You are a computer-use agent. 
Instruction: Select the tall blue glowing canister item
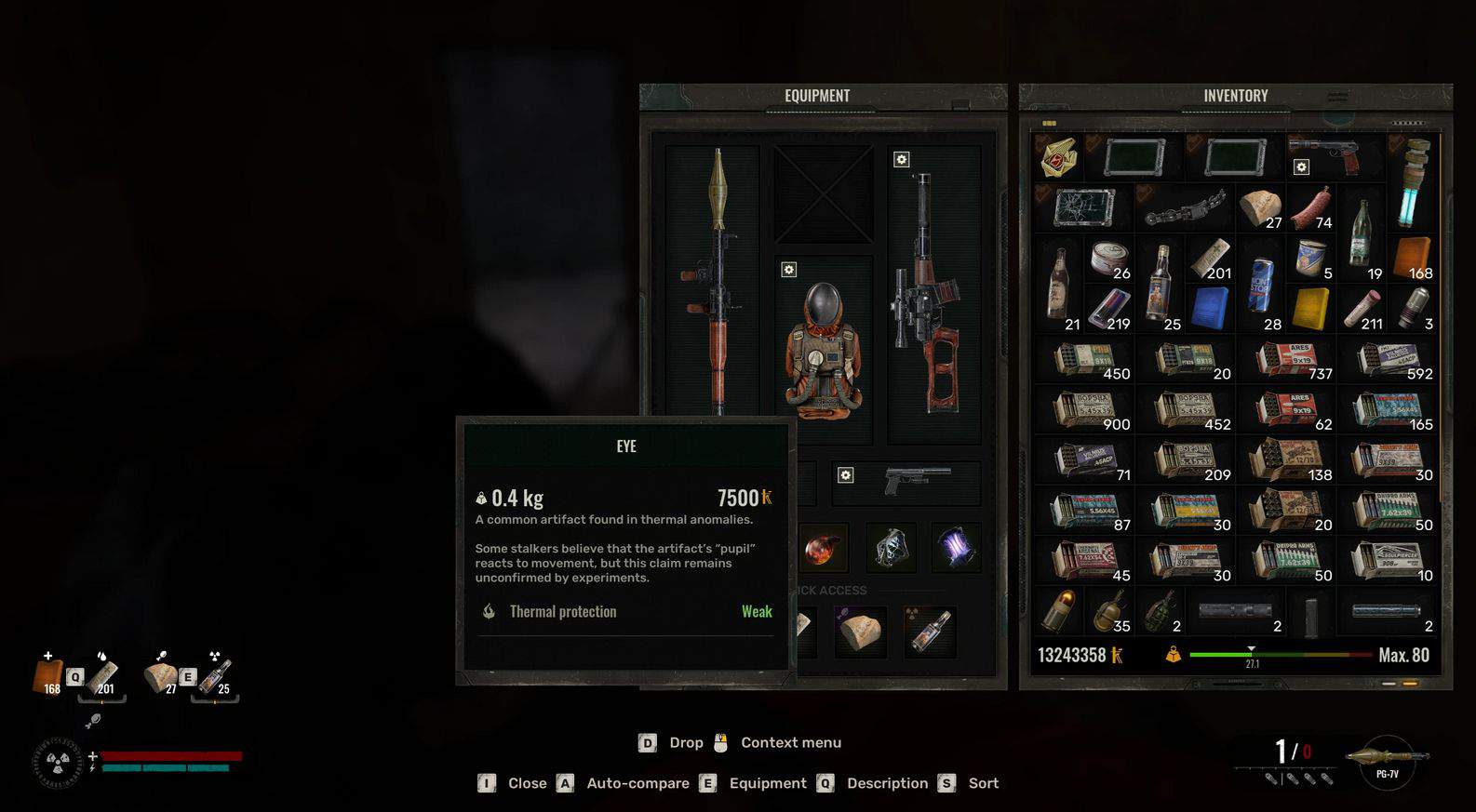pos(1414,183)
